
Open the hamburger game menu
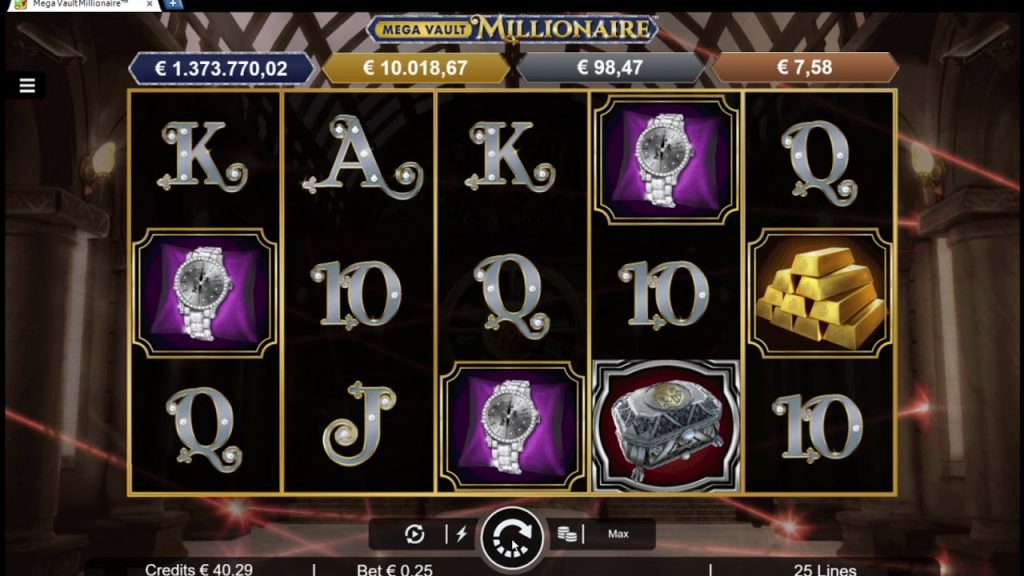[27, 86]
